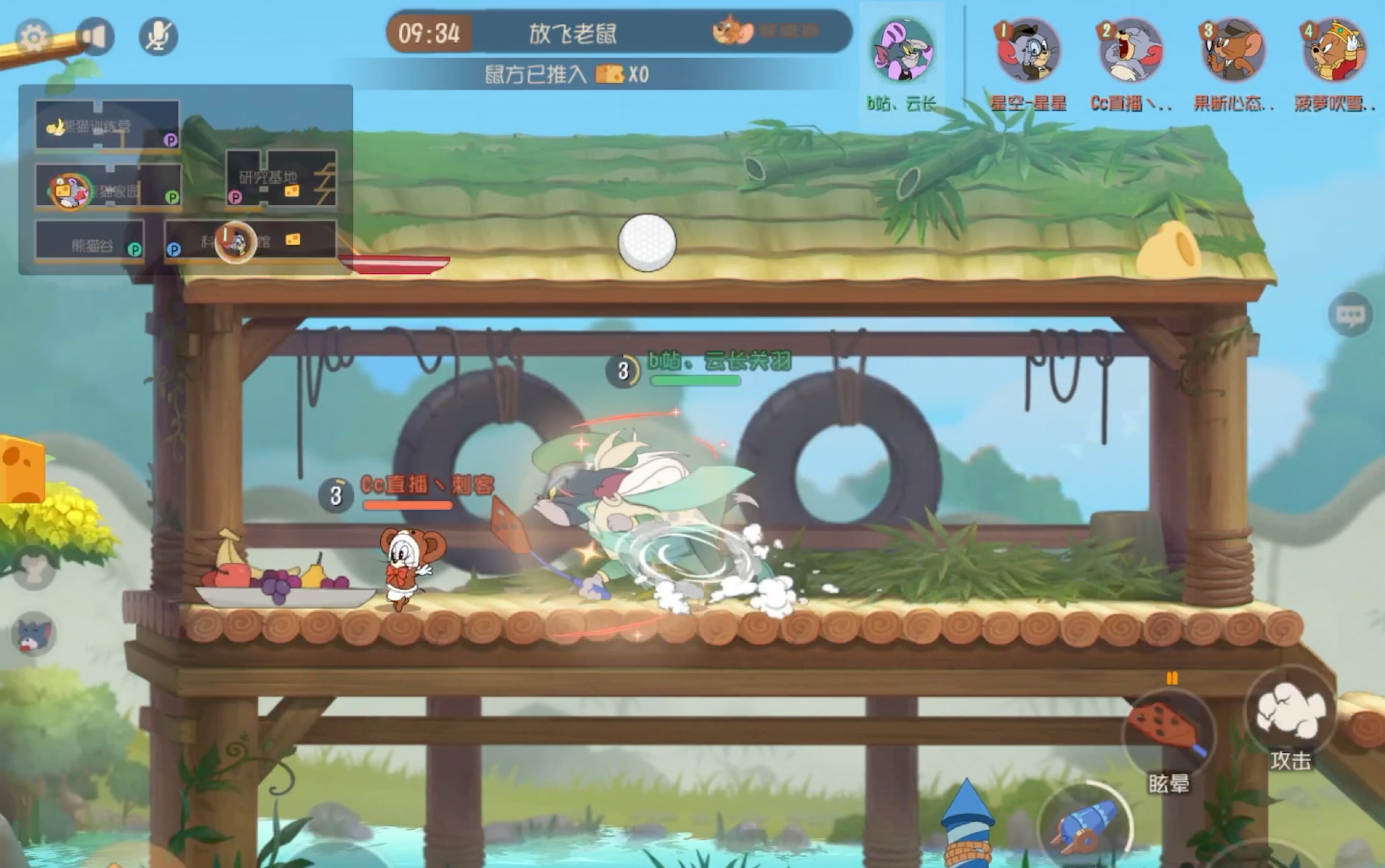The image size is (1385, 868).
Task: Open the room layout minimap
Action: click(x=185, y=179)
